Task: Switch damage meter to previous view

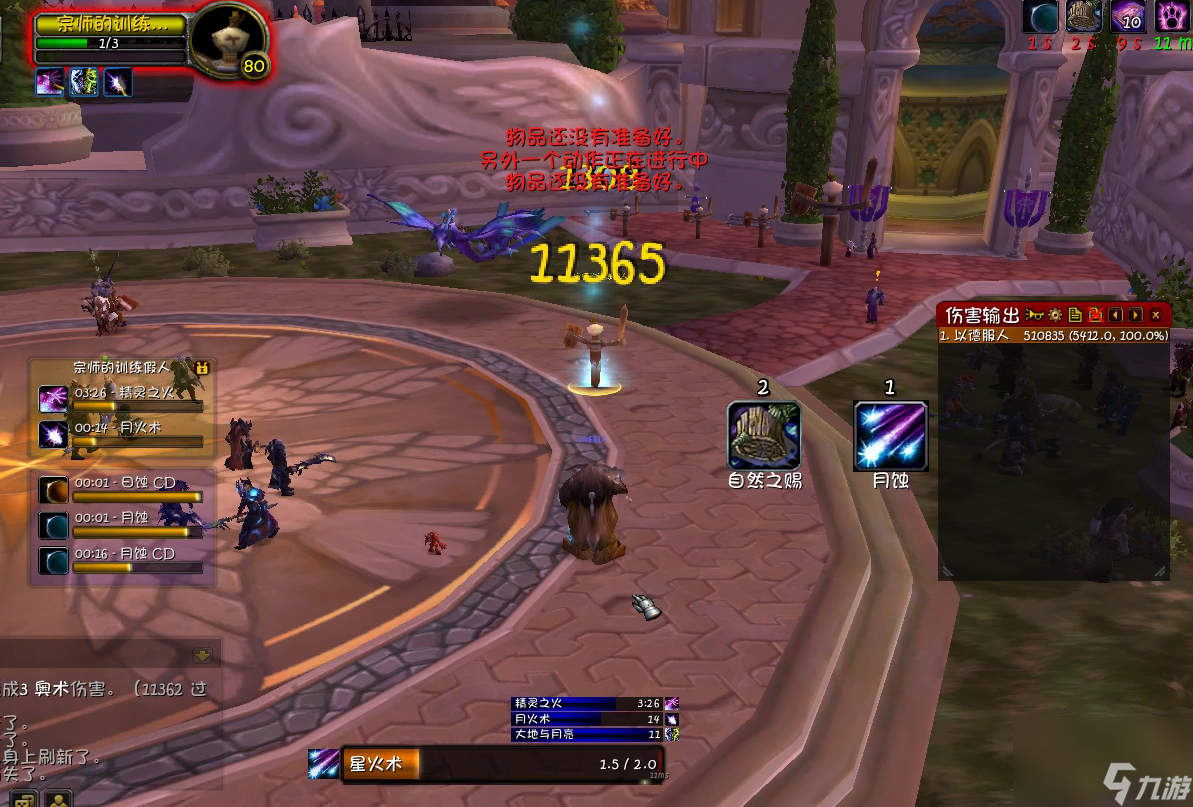Action: tap(1116, 315)
